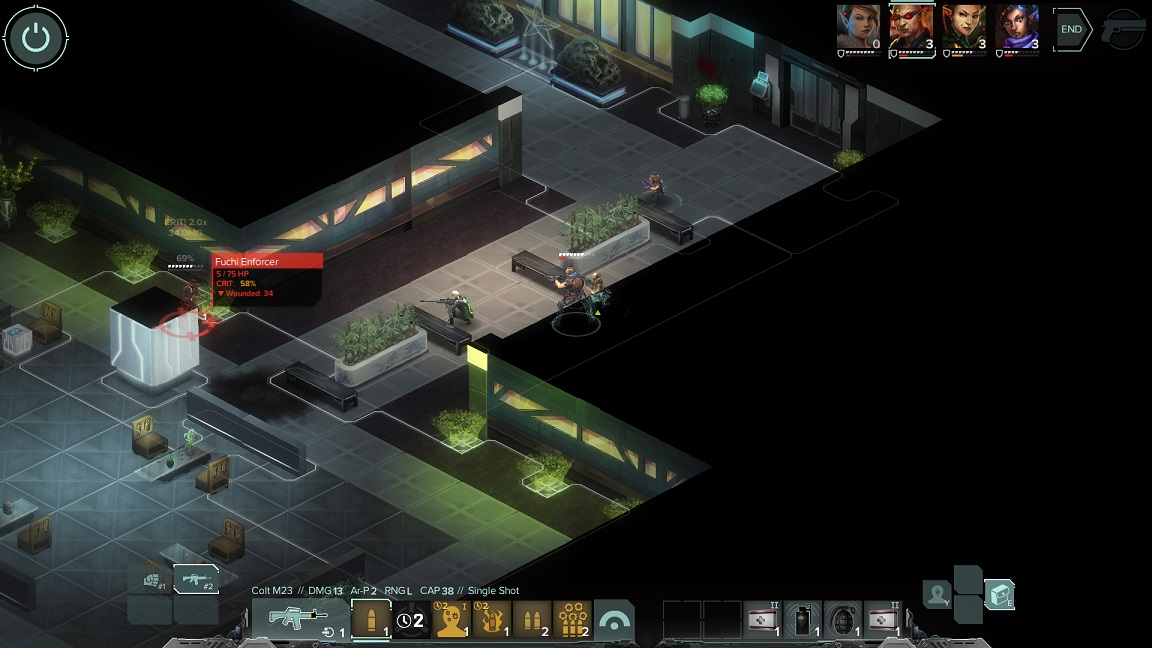Activate the clock overwatch ability
1152x648 pixels.
click(x=411, y=619)
